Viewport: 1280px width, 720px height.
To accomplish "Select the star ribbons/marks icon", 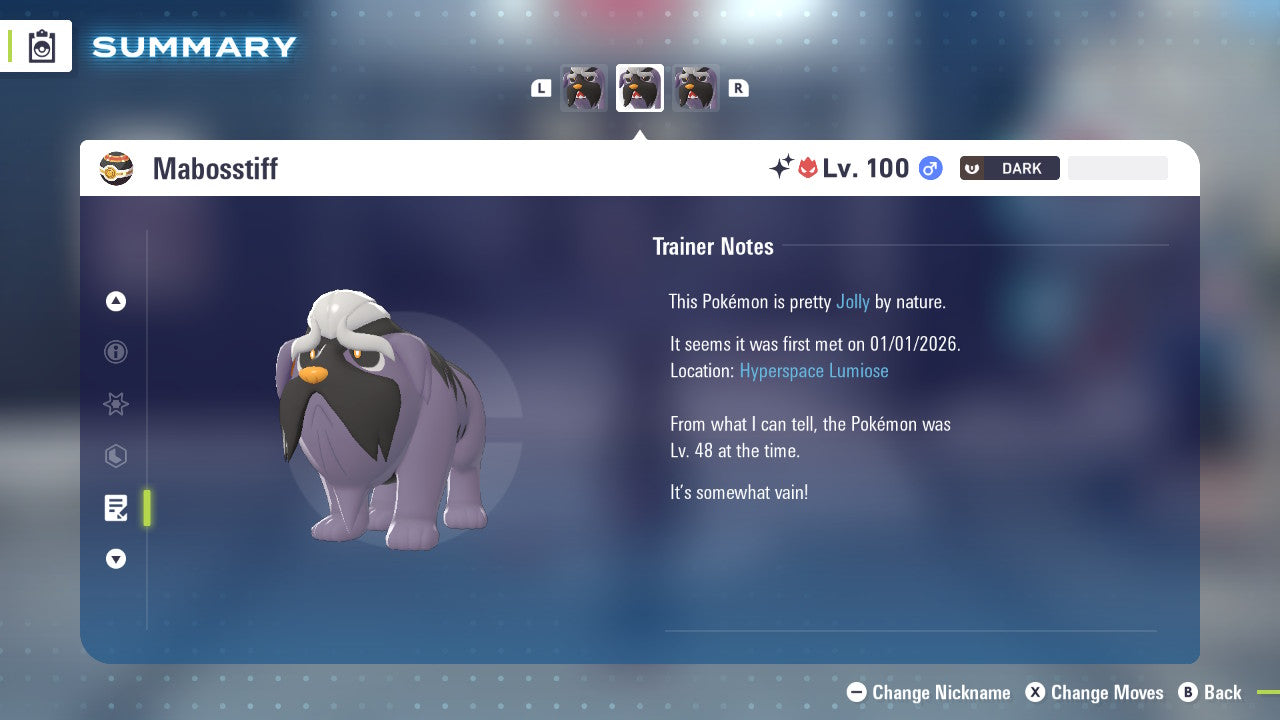I will 115,404.
